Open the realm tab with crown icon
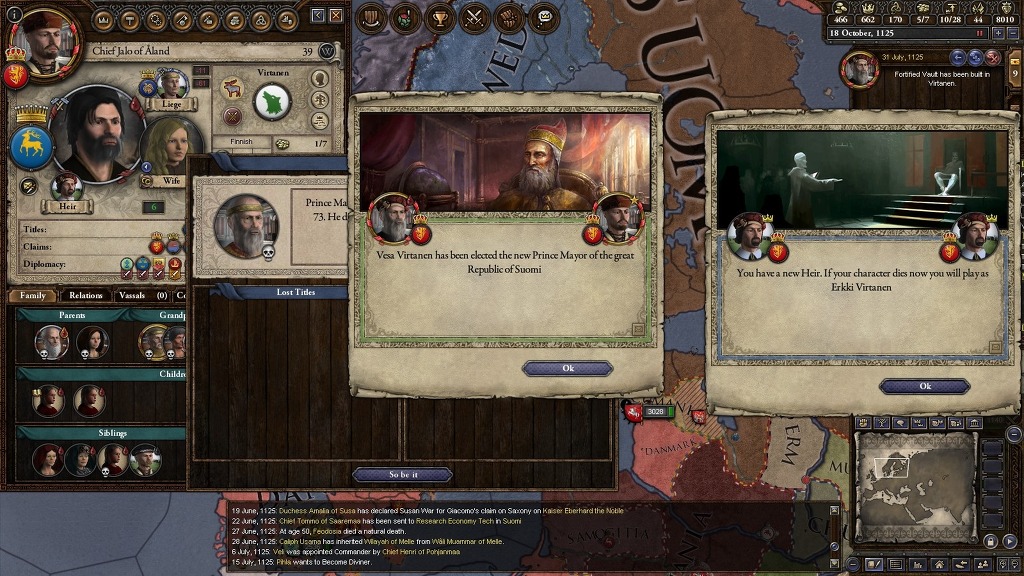The width and height of the screenshot is (1024, 576). click(105, 19)
